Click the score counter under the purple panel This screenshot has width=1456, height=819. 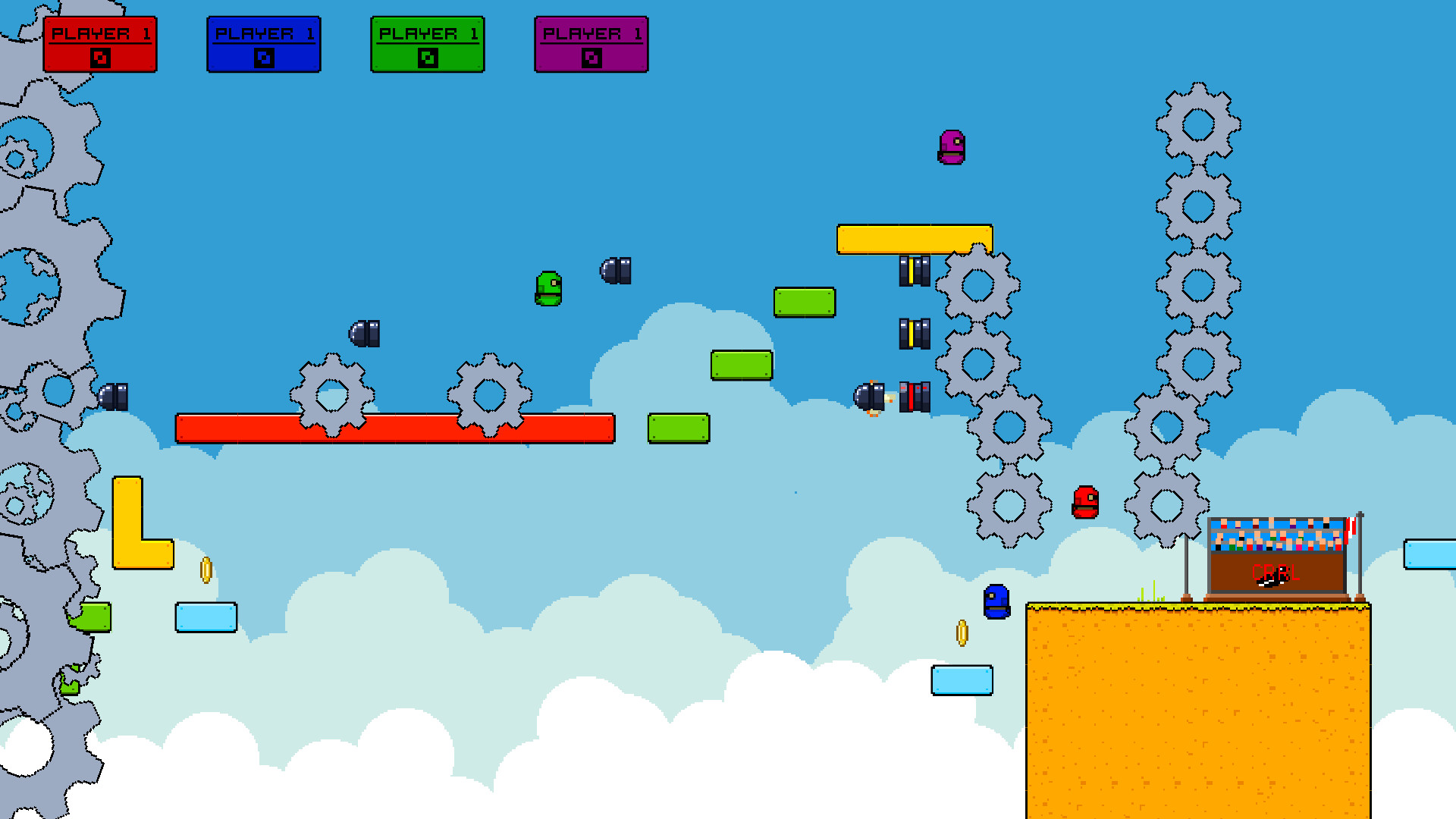(591, 56)
